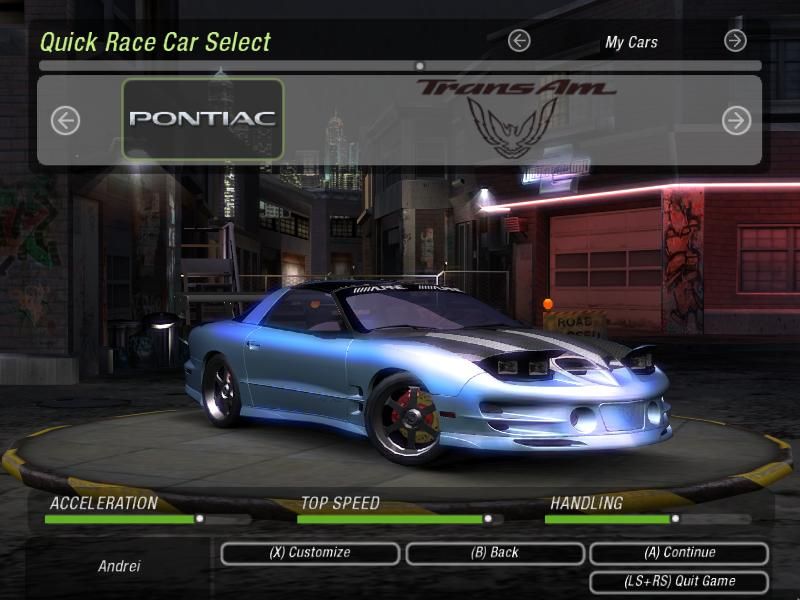Click the left arrow beside My Cars
Viewport: 800px width, 600px height.
pyautogui.click(x=518, y=41)
